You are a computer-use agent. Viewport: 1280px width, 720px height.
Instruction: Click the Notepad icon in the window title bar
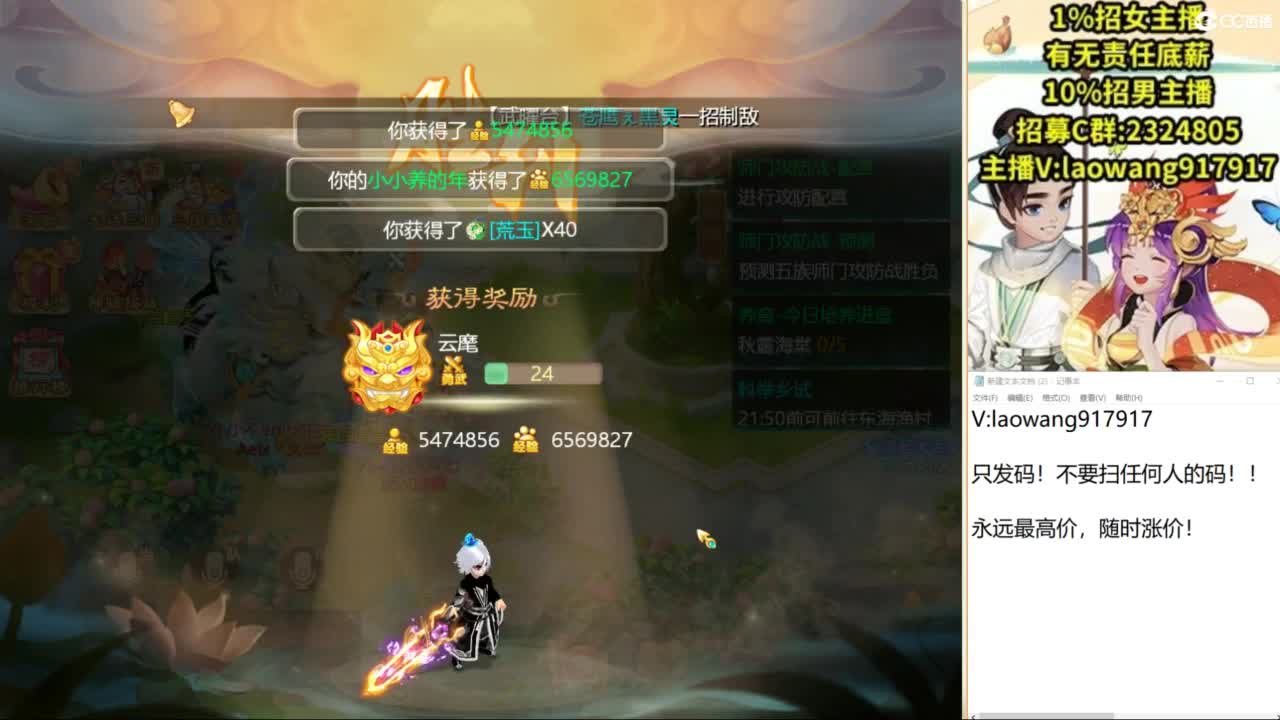pyautogui.click(x=980, y=381)
